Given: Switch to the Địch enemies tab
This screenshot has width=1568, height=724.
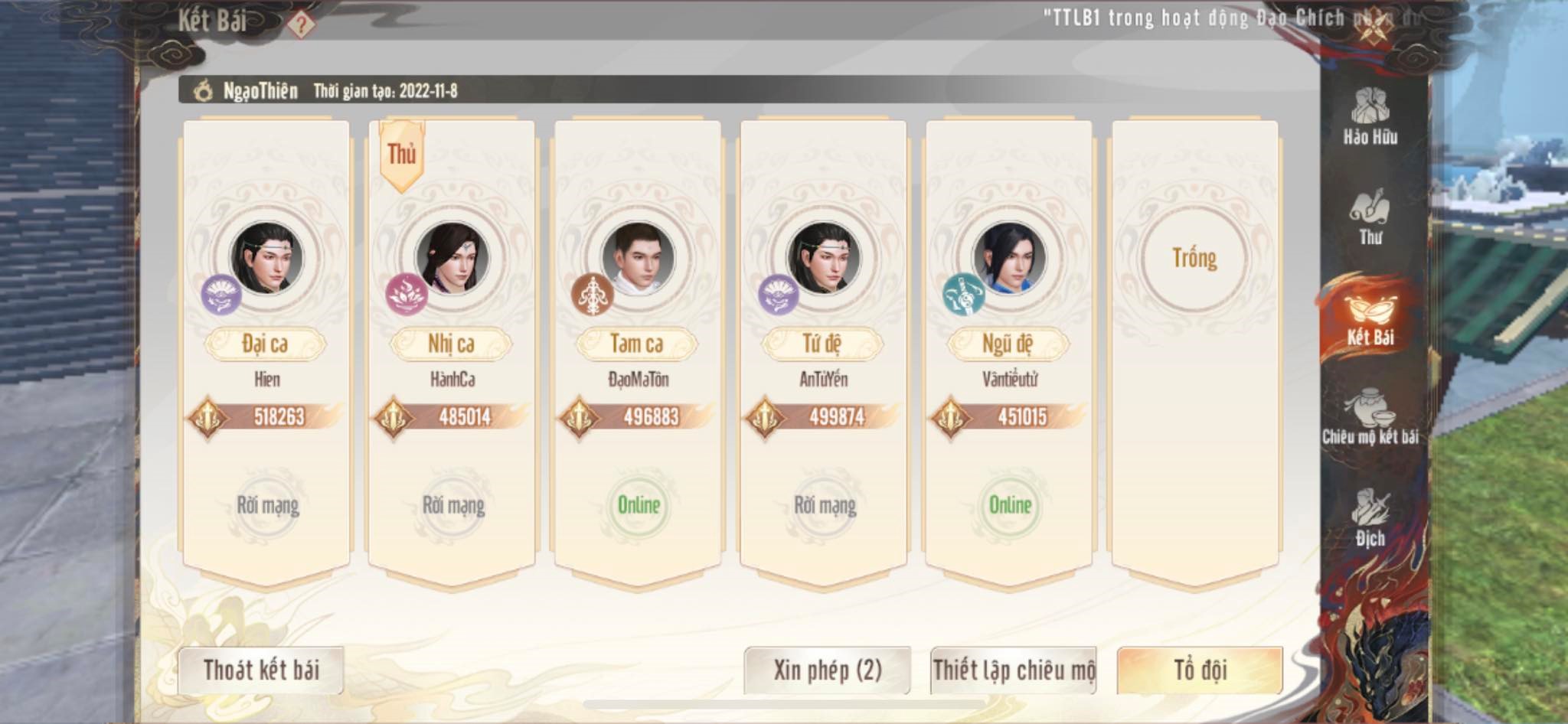Looking at the screenshot, I should 1370,517.
